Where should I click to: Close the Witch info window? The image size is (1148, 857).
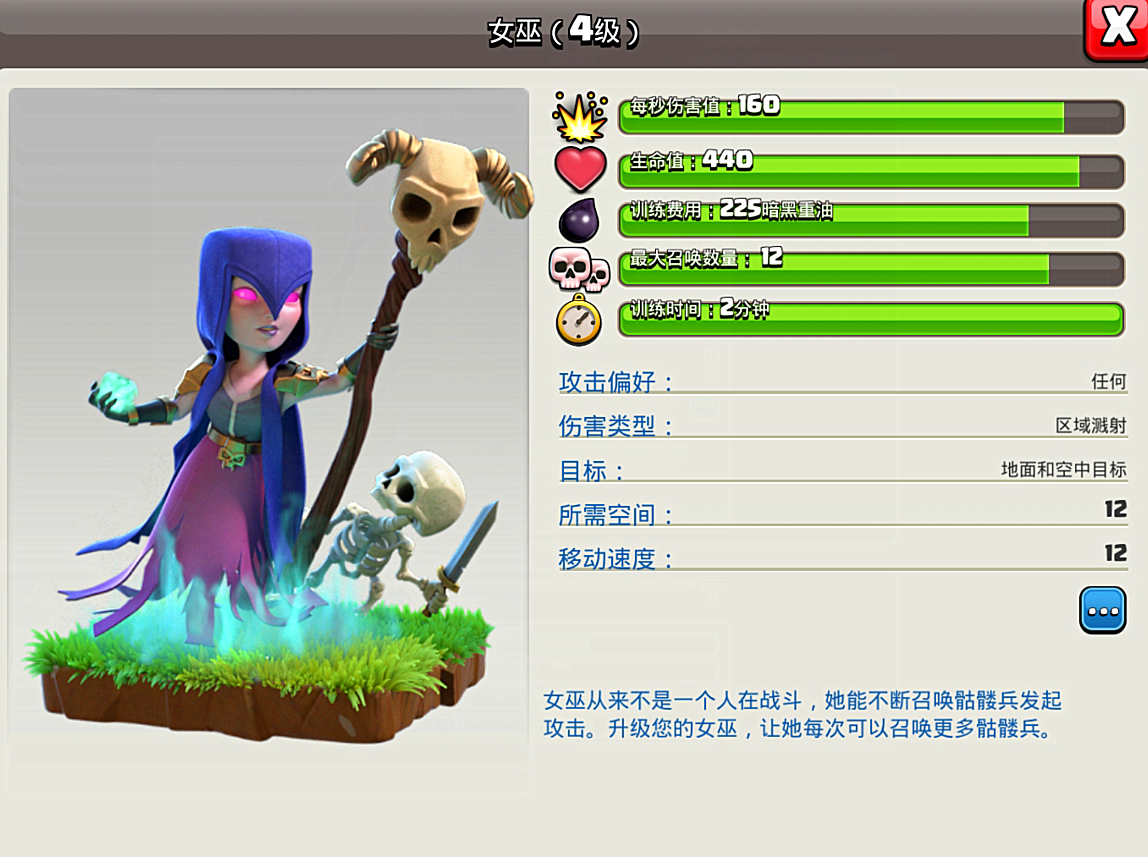pos(1117,28)
